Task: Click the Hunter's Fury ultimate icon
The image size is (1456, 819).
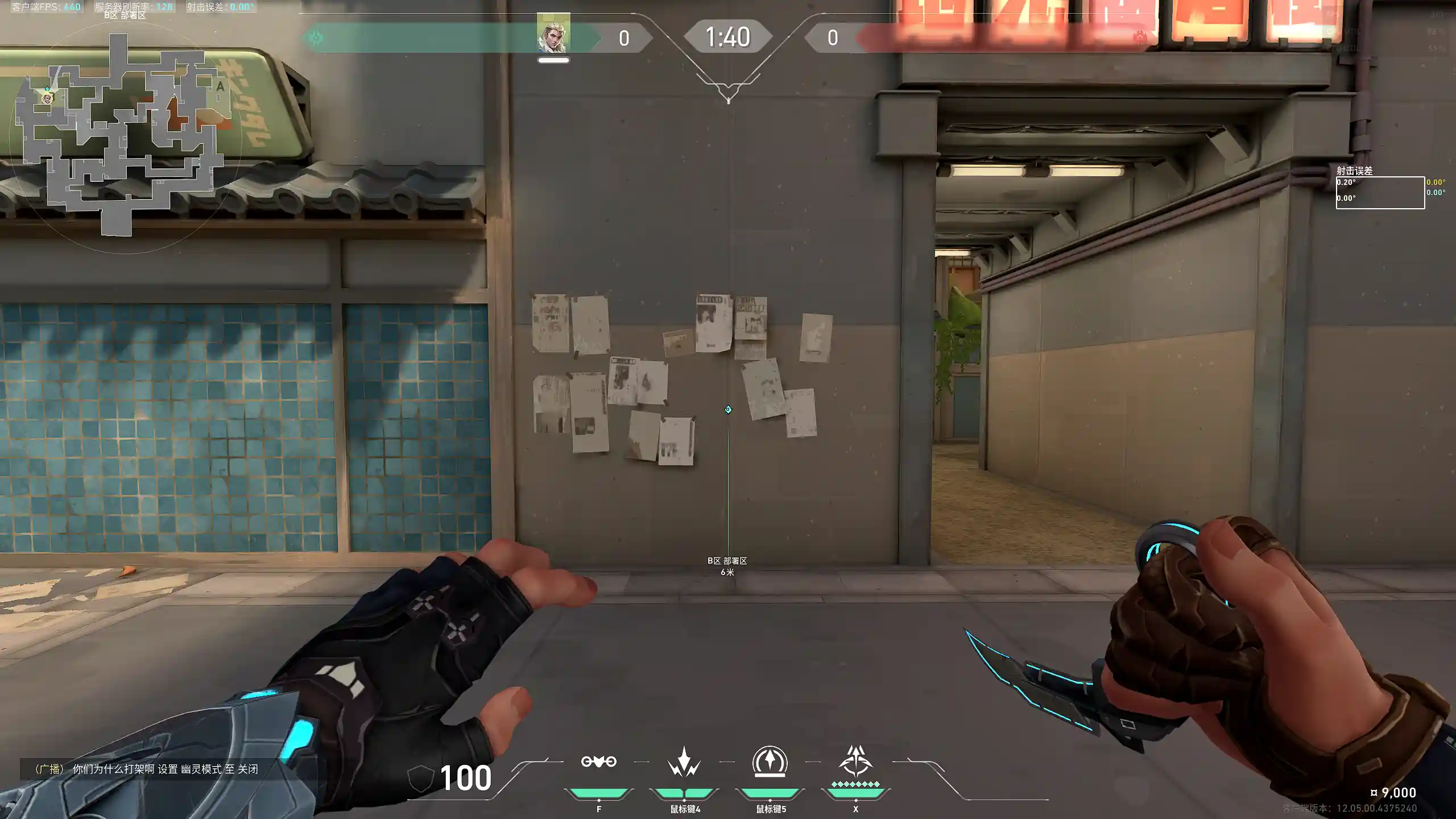Action: (x=855, y=762)
